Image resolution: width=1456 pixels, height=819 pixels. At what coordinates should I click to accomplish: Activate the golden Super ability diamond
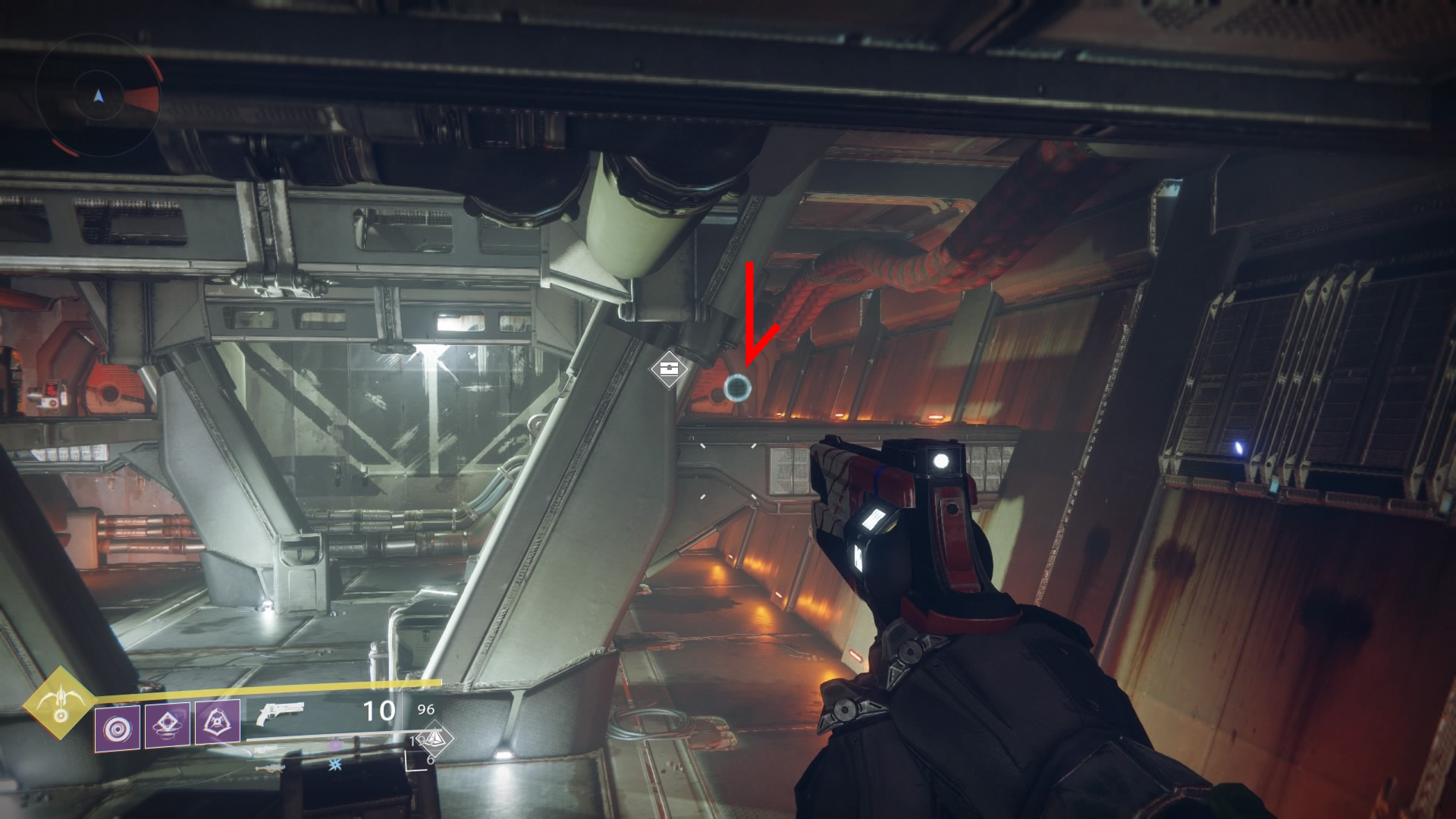pyautogui.click(x=58, y=704)
